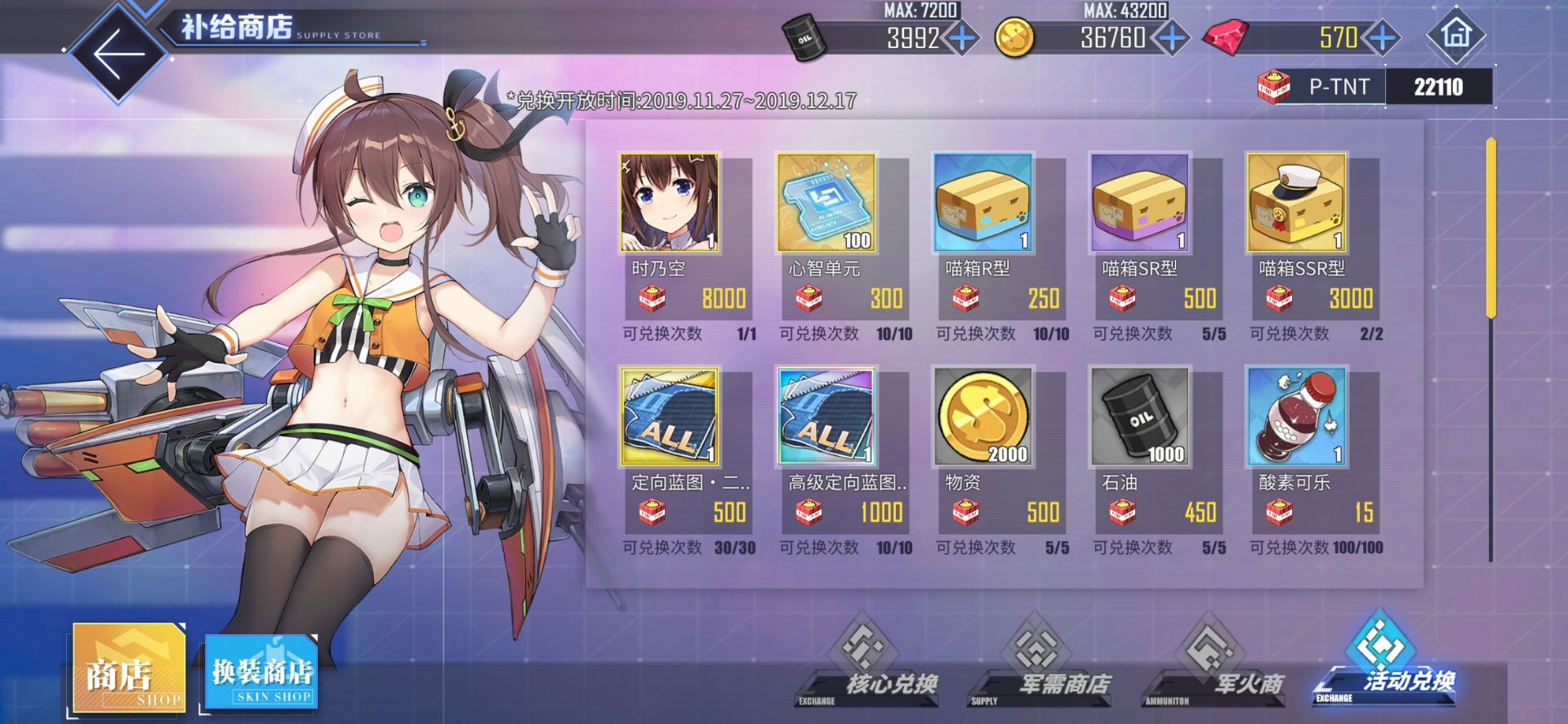Image resolution: width=1568 pixels, height=724 pixels.
Task: Select the 高级定向蓝图 item costing 1000
Action: (x=826, y=417)
